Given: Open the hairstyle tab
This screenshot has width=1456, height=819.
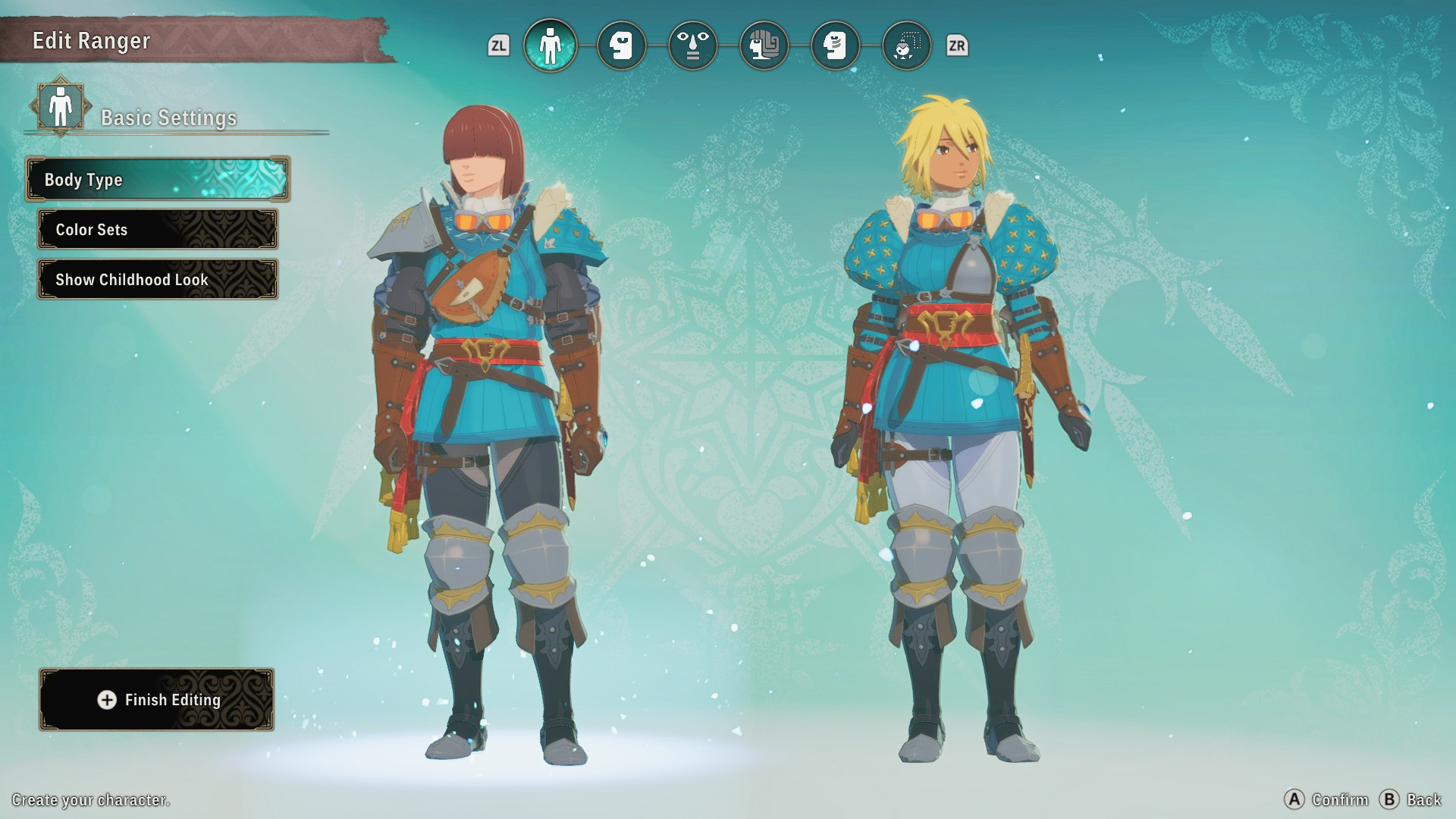Looking at the screenshot, I should tap(764, 45).
